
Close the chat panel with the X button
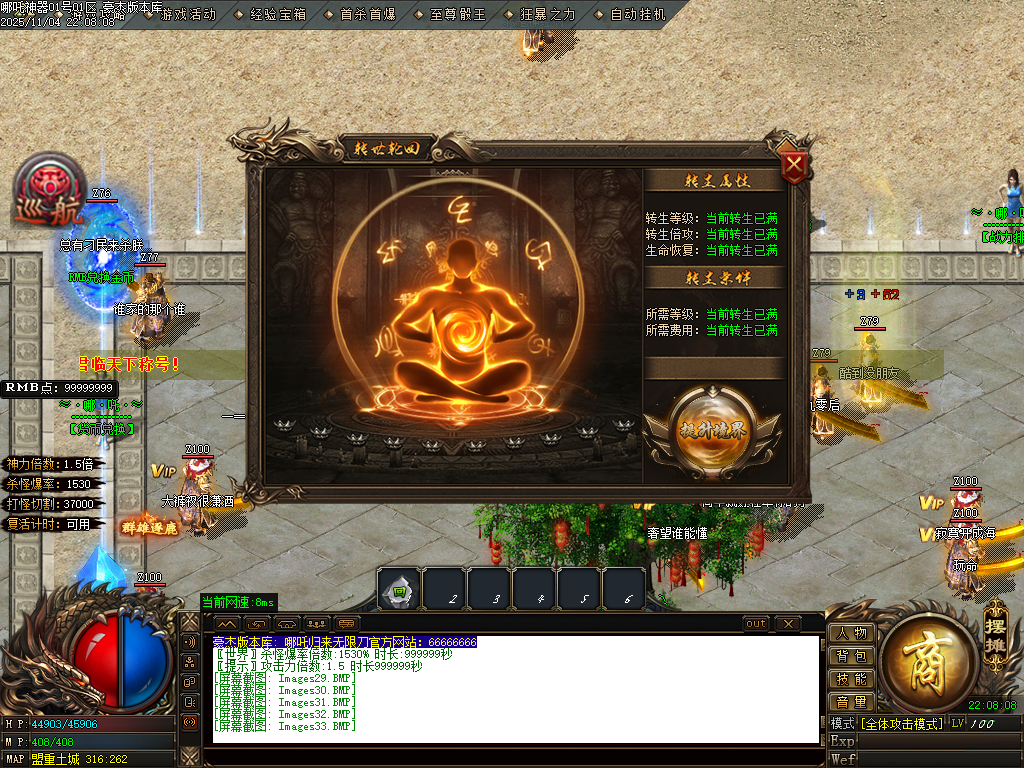coord(788,624)
